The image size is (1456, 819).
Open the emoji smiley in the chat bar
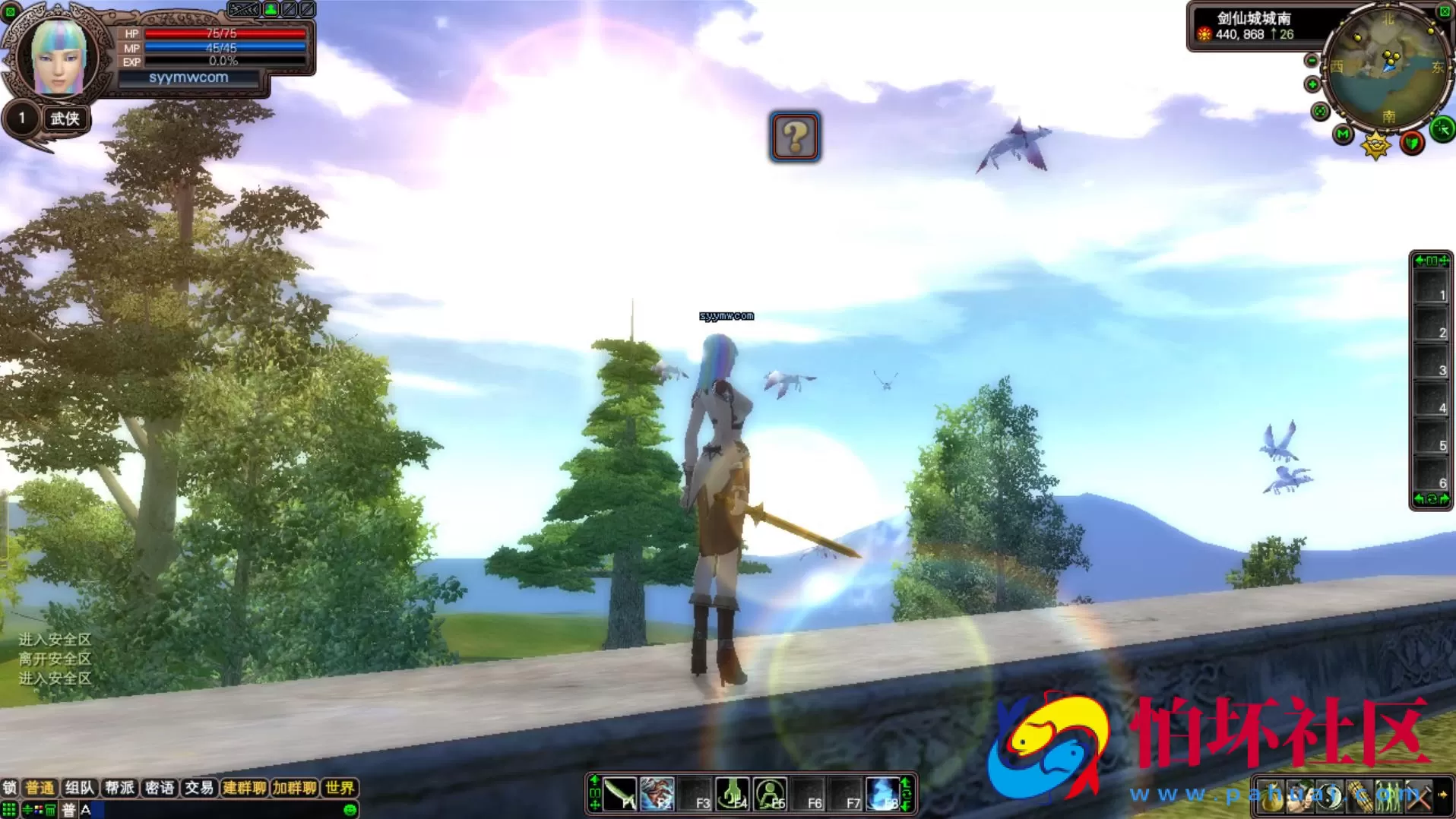(x=350, y=810)
